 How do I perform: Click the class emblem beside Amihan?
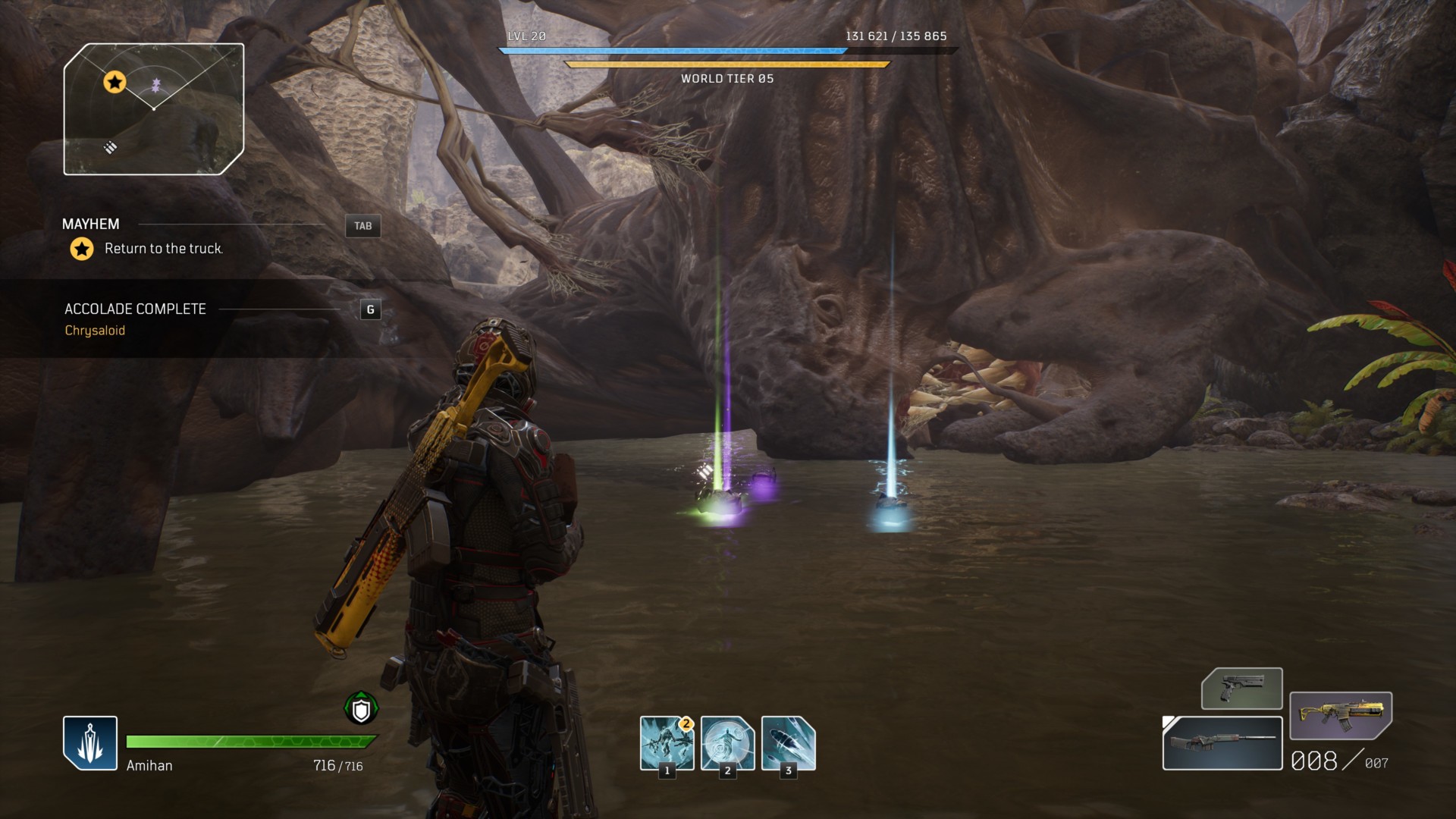point(90,743)
